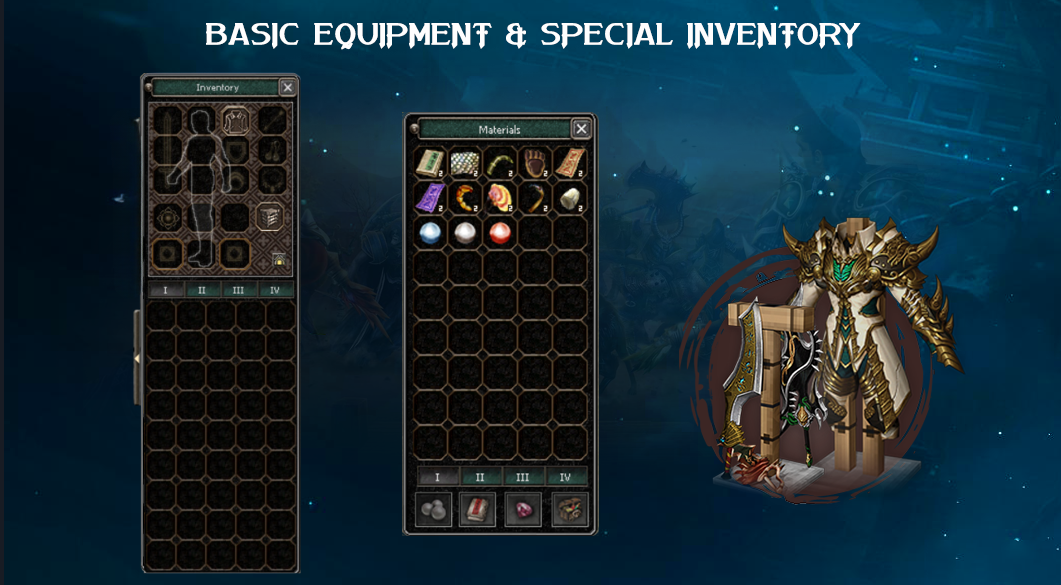
Task: Open the pink gem category button
Action: (523, 509)
